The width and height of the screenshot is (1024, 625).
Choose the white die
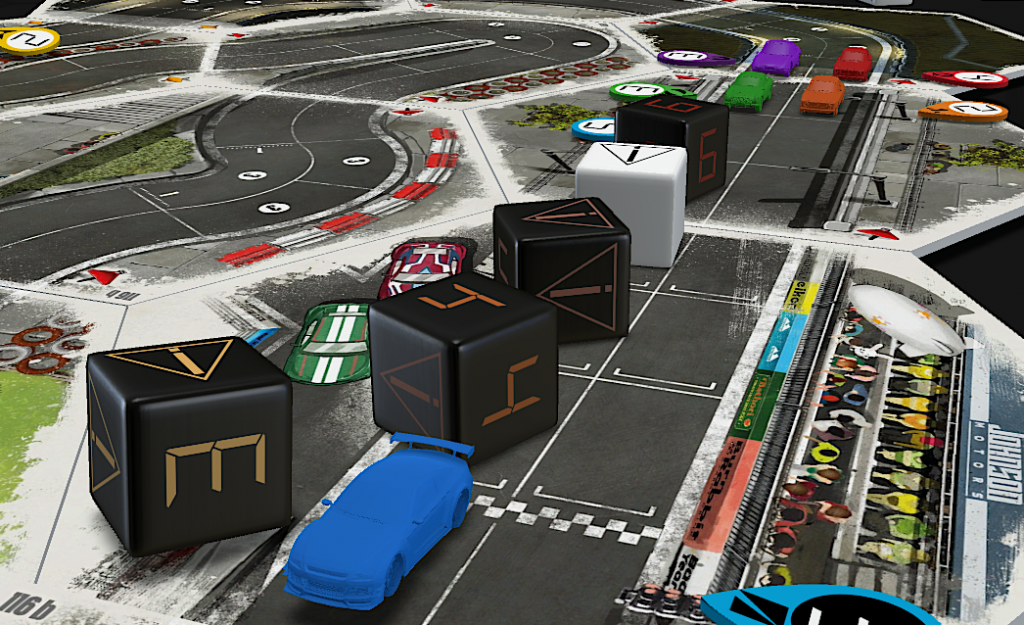pyautogui.click(x=632, y=198)
